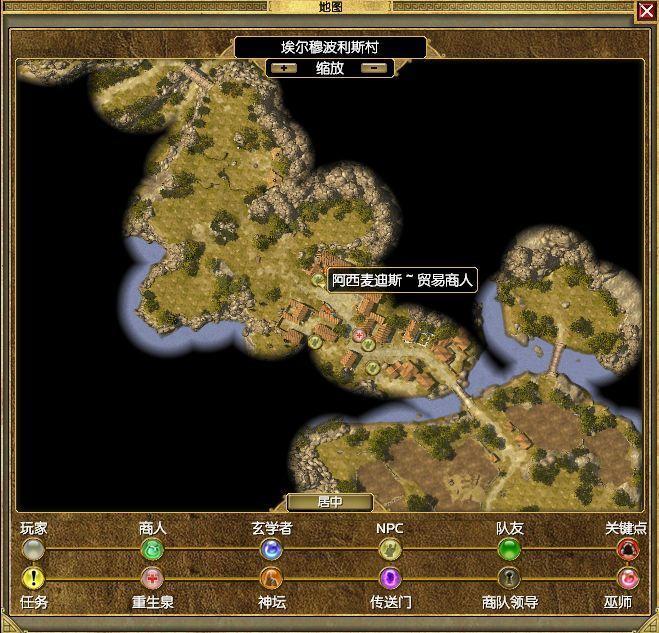The image size is (659, 633).
Task: Choose the orange 神坛 shrine legend icon
Action: click(271, 578)
